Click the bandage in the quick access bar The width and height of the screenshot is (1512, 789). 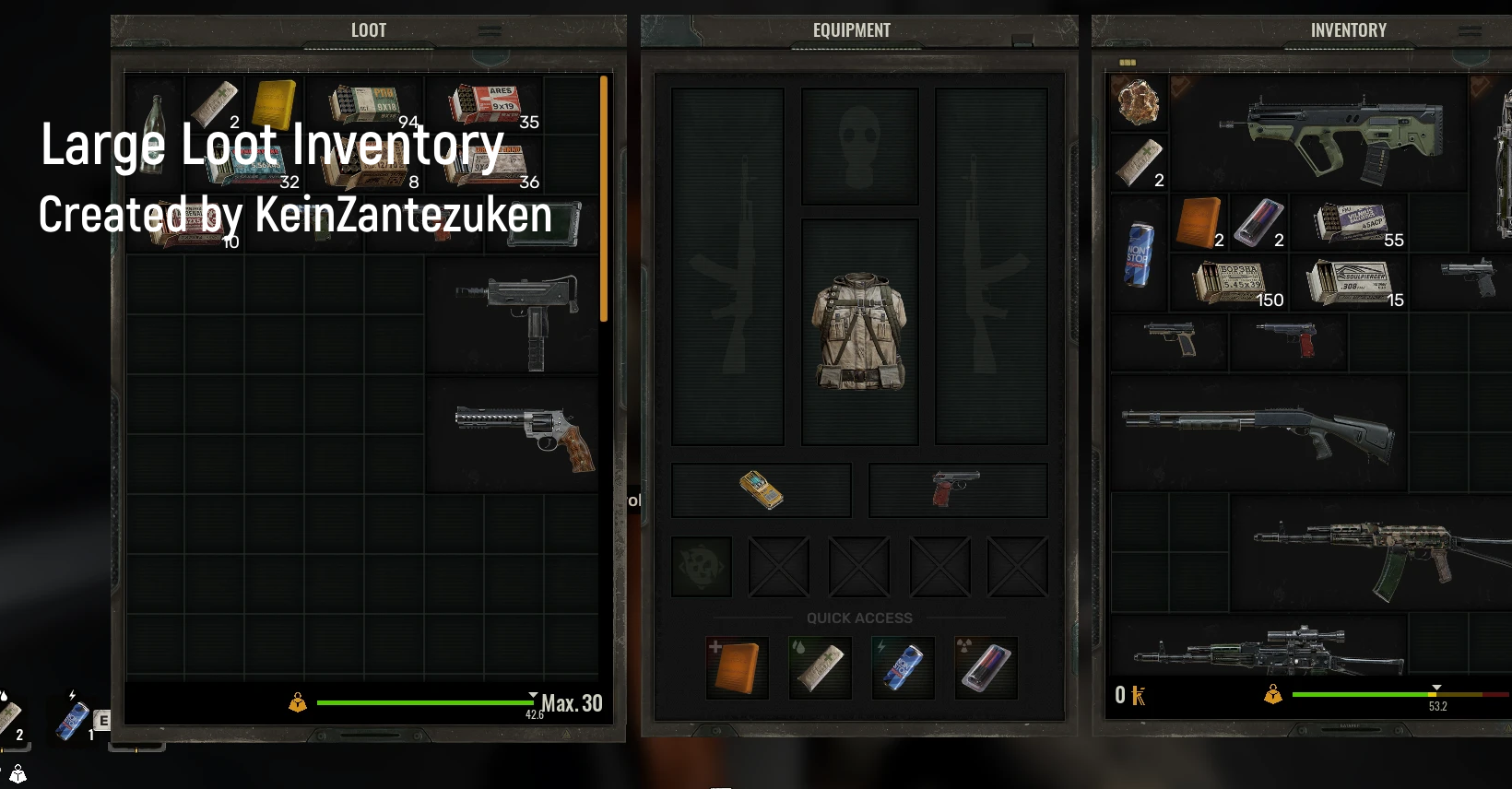coord(819,666)
